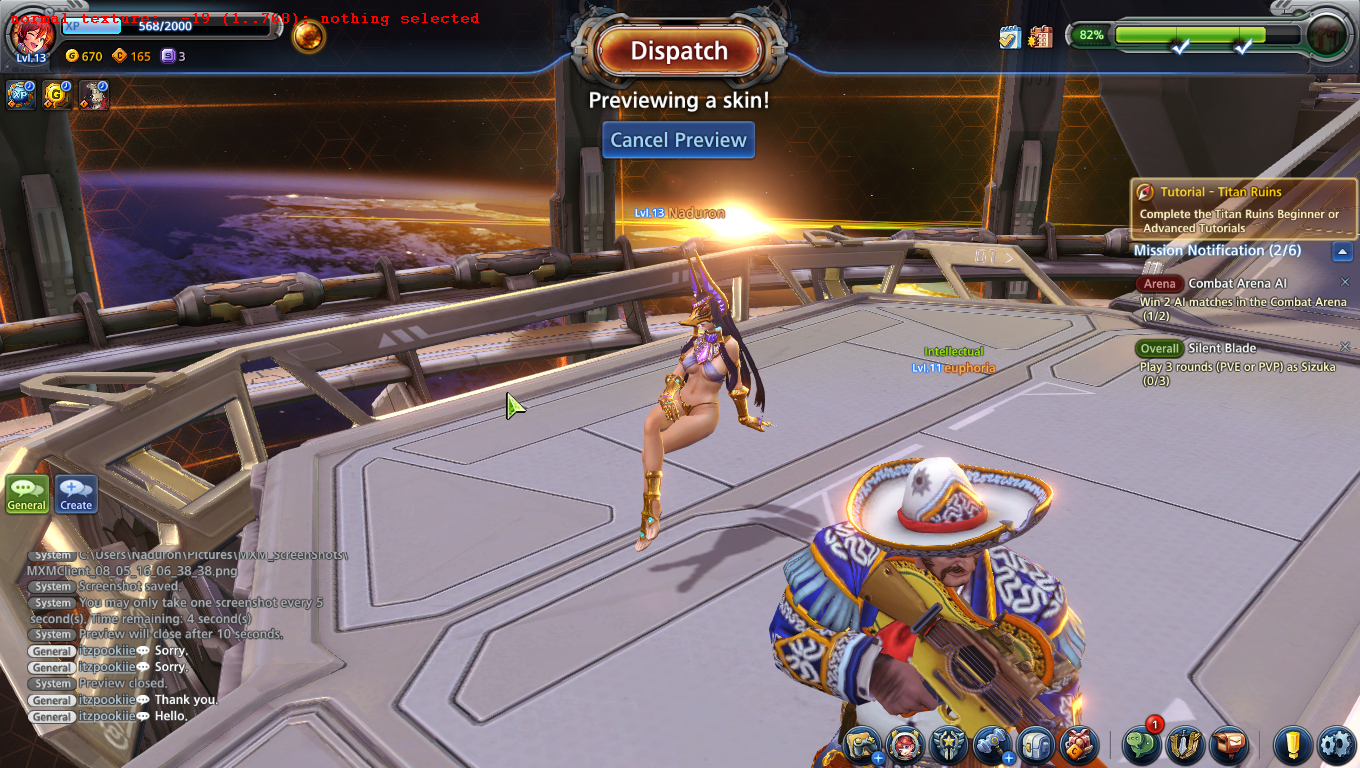Screen dimensions: 1360x768
Task: Dismiss the Combat Arena AI mission
Action: click(1345, 283)
